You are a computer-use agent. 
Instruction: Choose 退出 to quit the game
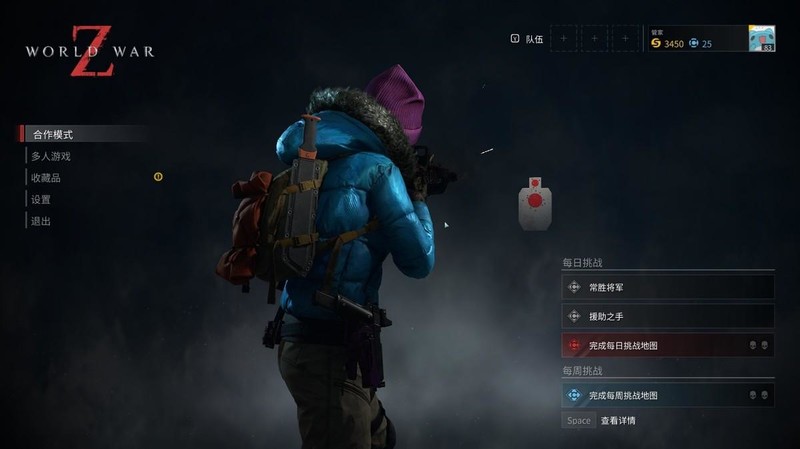(41, 221)
